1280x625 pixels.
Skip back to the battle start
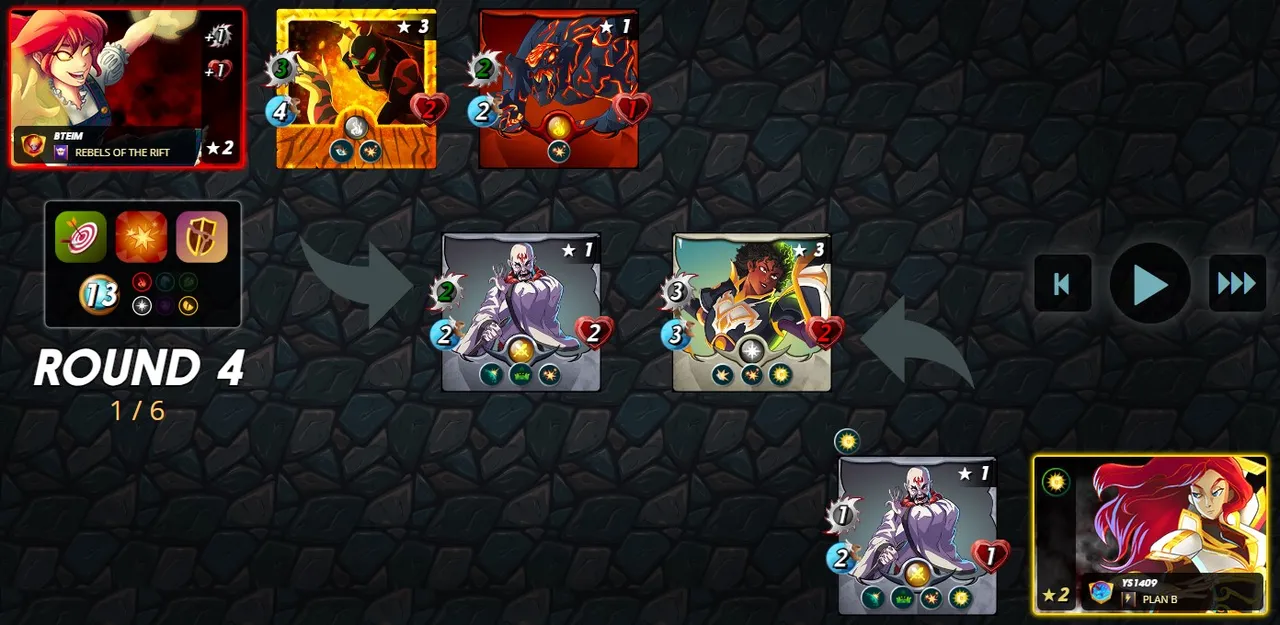[1062, 284]
